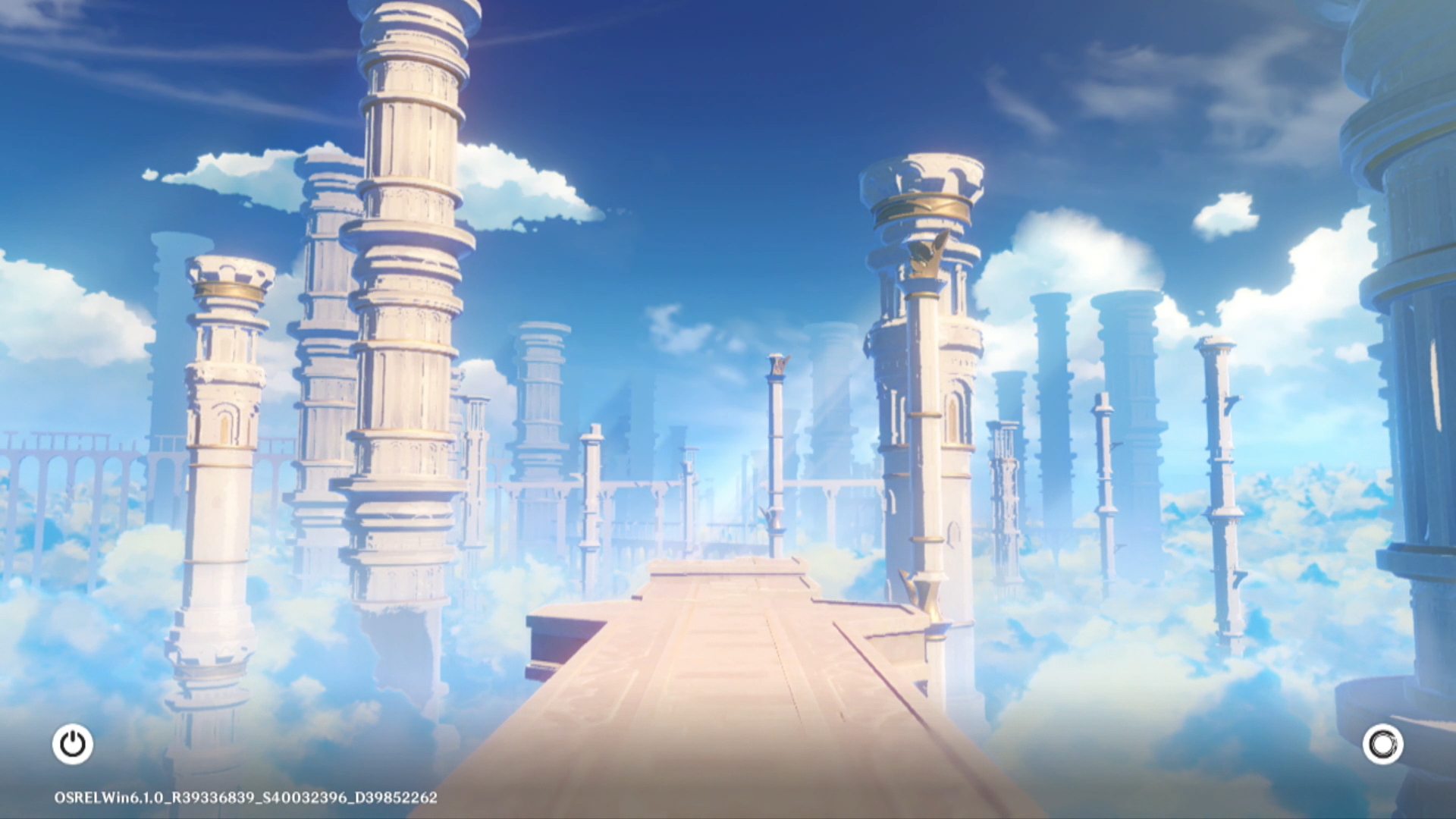Image resolution: width=1456 pixels, height=819 pixels.
Task: Click the power exit button
Action: coord(73,744)
